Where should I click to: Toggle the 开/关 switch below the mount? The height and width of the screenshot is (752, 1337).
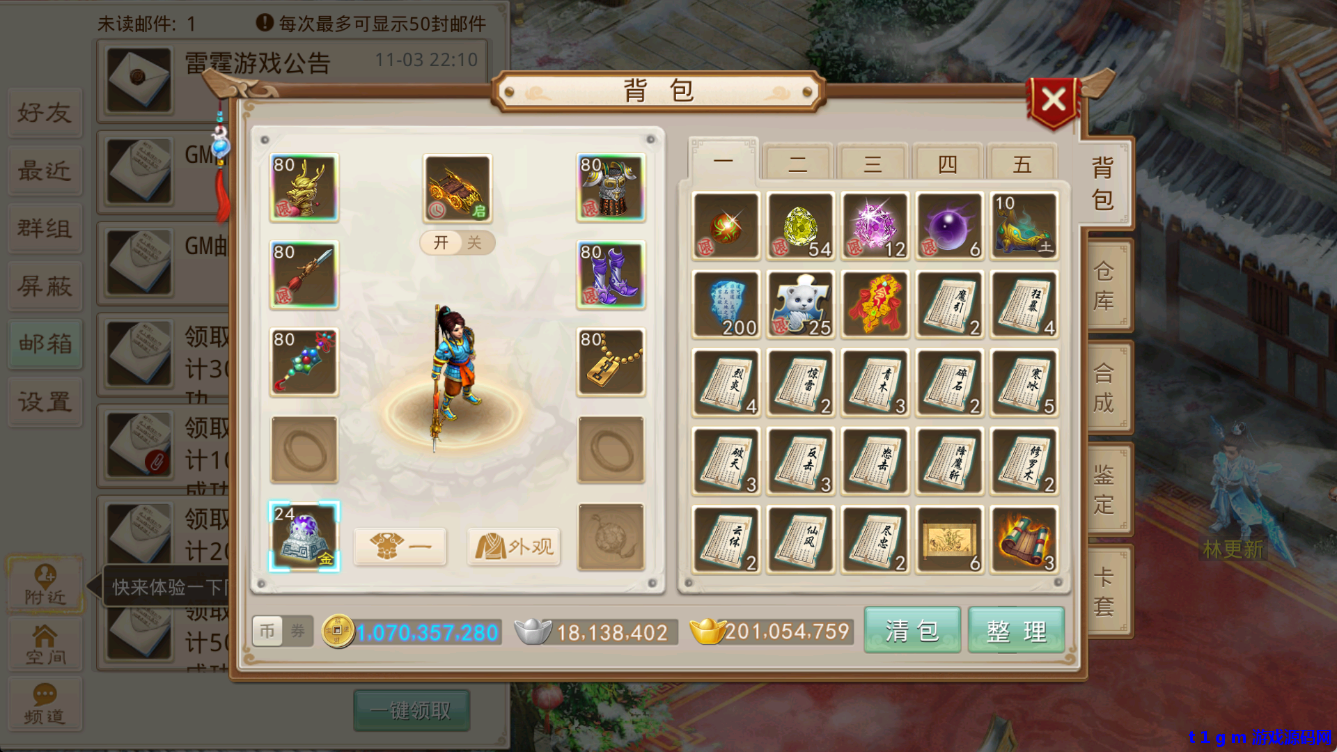tap(456, 243)
